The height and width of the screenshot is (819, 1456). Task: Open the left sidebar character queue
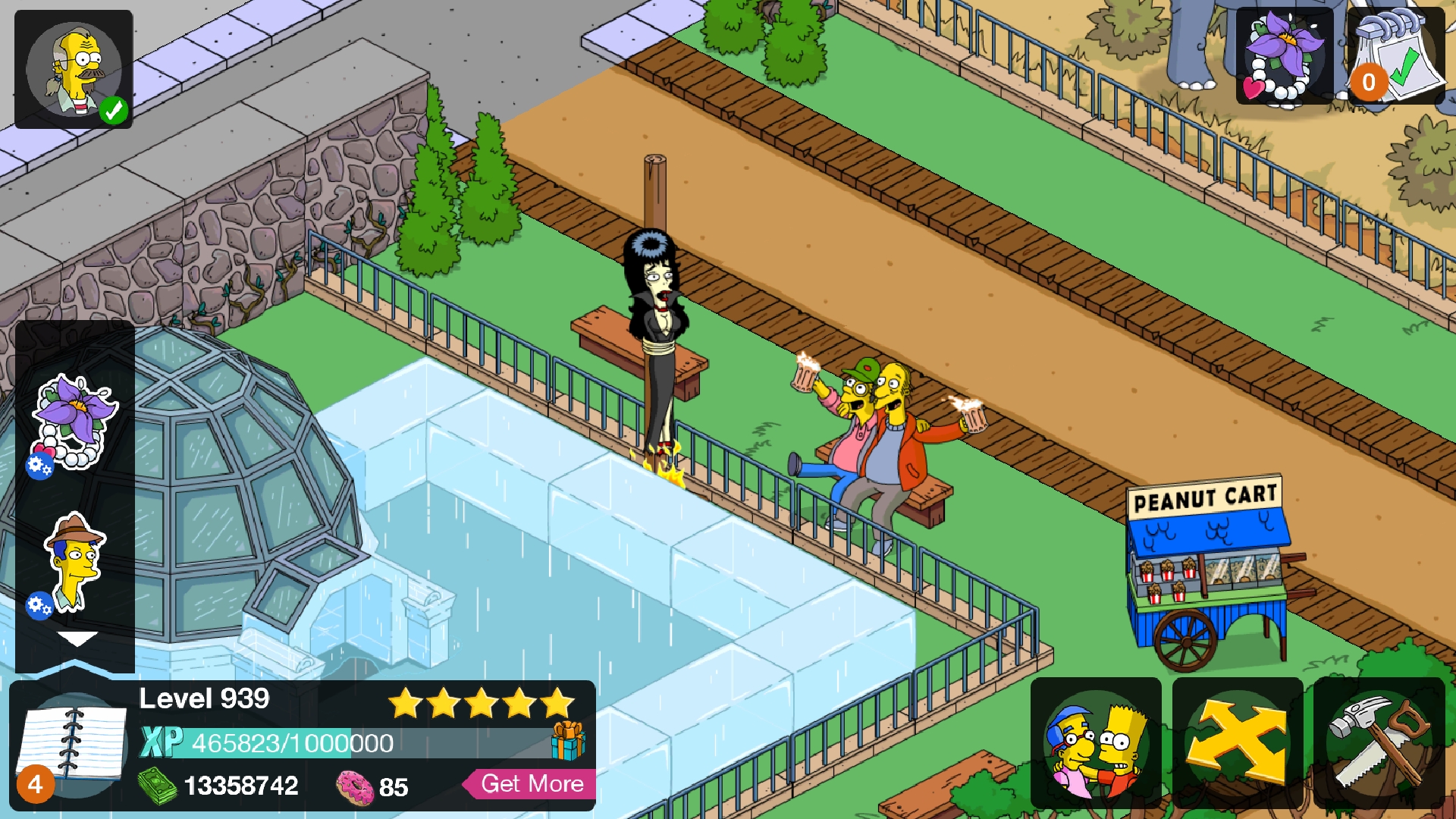click(76, 493)
